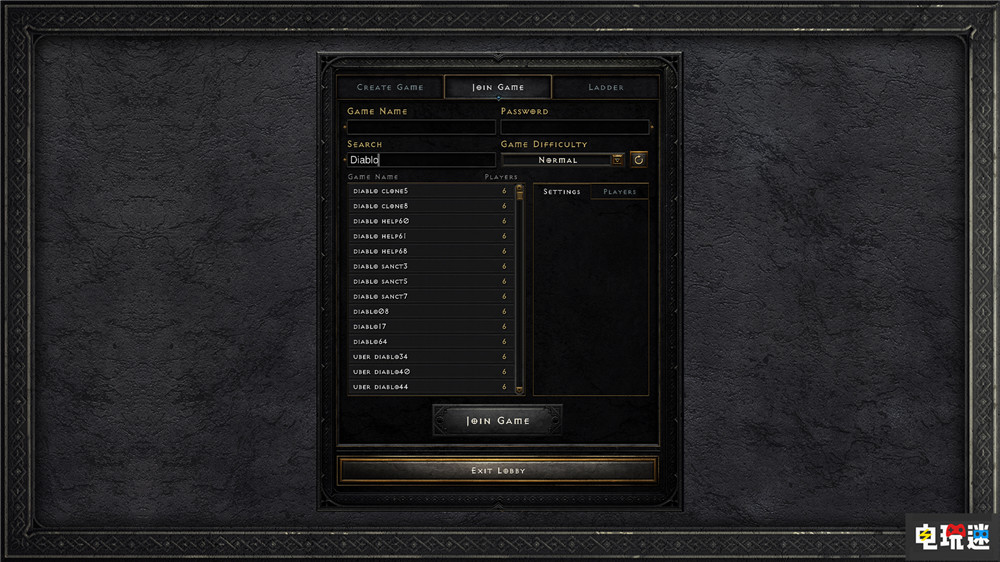Choose the Uber Diablo34 game

pyautogui.click(x=430, y=356)
